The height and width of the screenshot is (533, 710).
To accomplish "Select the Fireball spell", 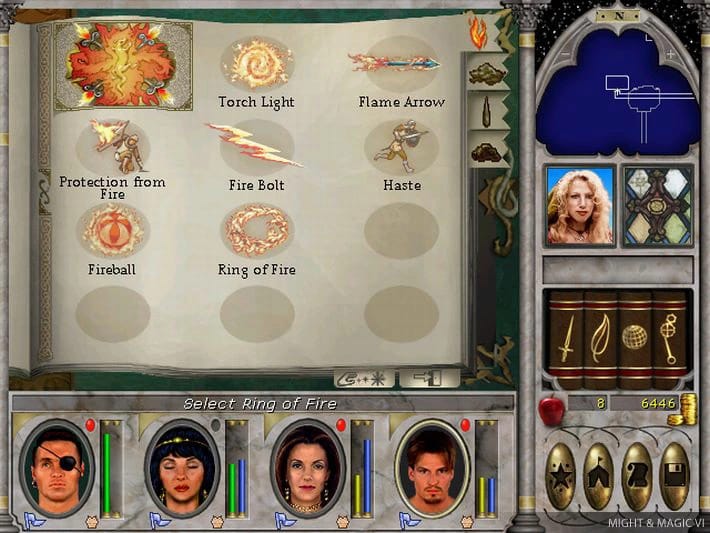I will pos(113,230).
